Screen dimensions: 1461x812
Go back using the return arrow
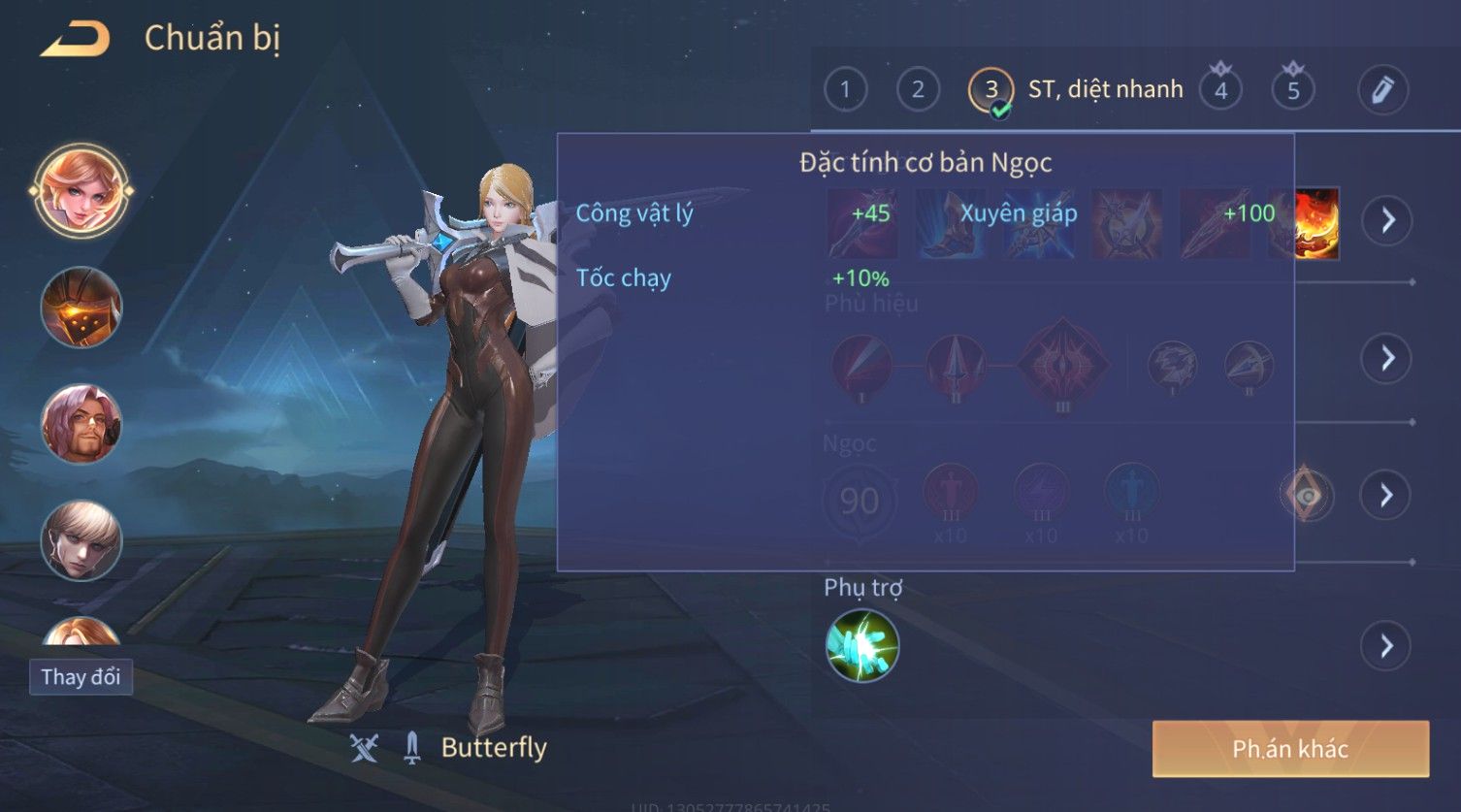click(x=76, y=39)
